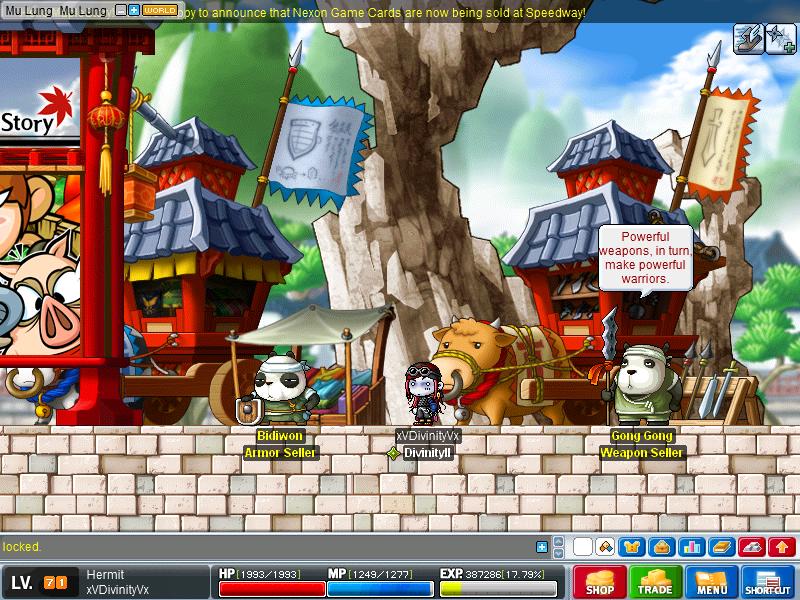800x600 pixels.
Task: Open the Trade window
Action: coord(656,582)
